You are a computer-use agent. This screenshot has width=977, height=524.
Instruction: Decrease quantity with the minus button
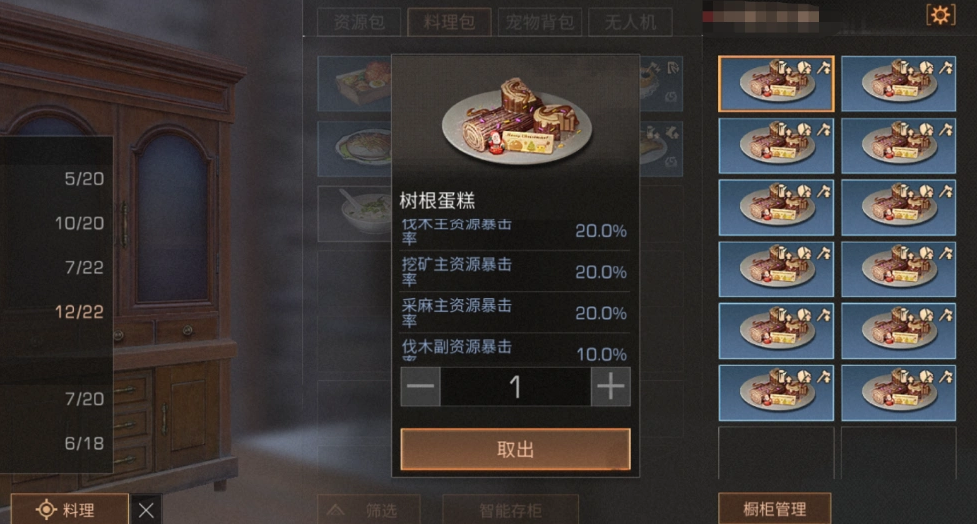[421, 386]
